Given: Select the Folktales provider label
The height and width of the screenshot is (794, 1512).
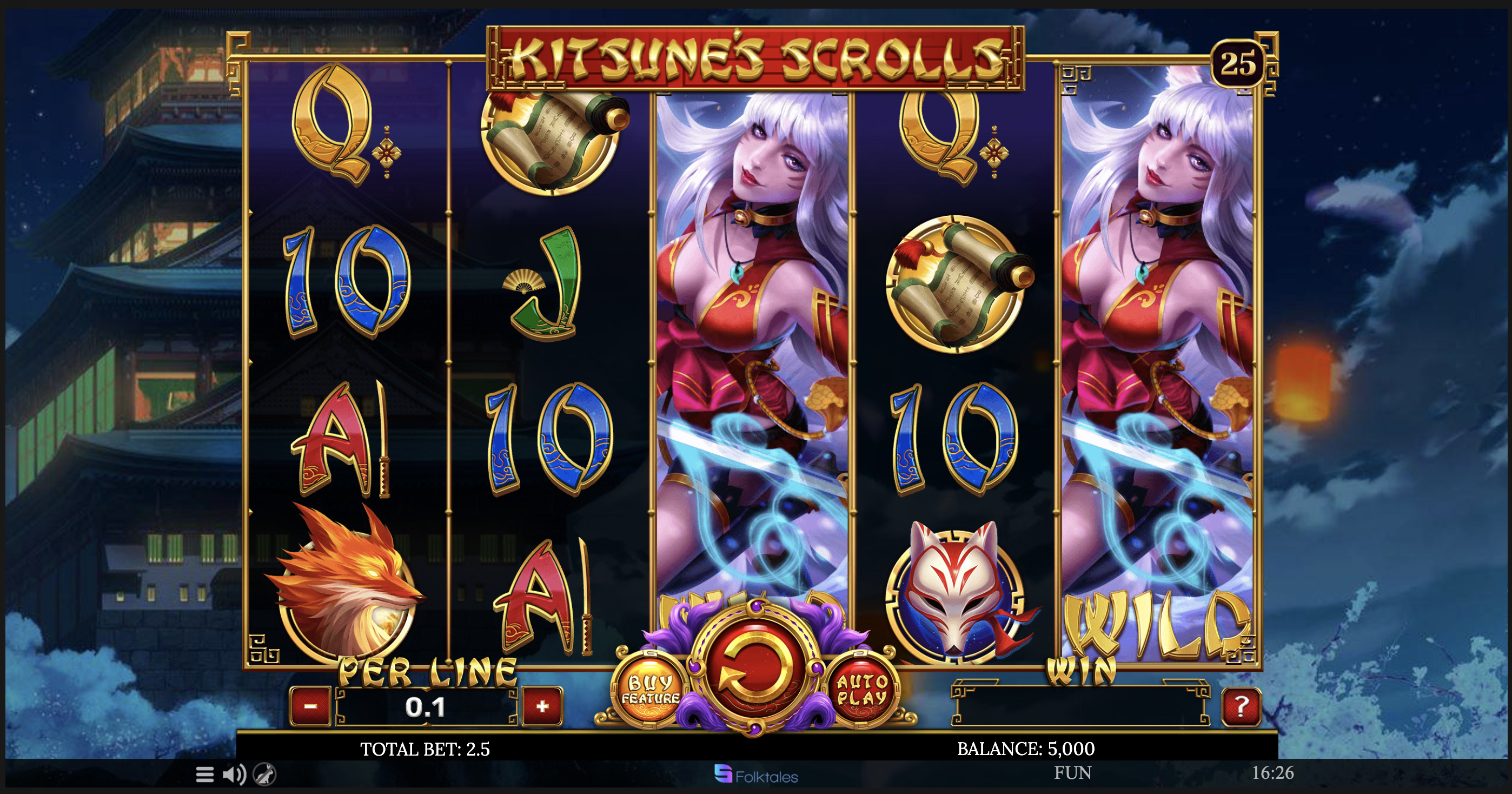Looking at the screenshot, I should coord(757,774).
